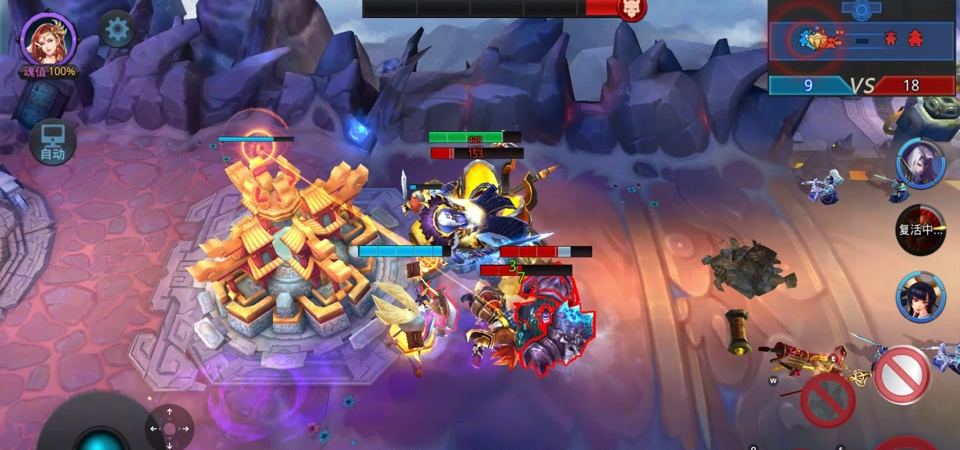Select the black-haired teammate portrait

tap(920, 297)
